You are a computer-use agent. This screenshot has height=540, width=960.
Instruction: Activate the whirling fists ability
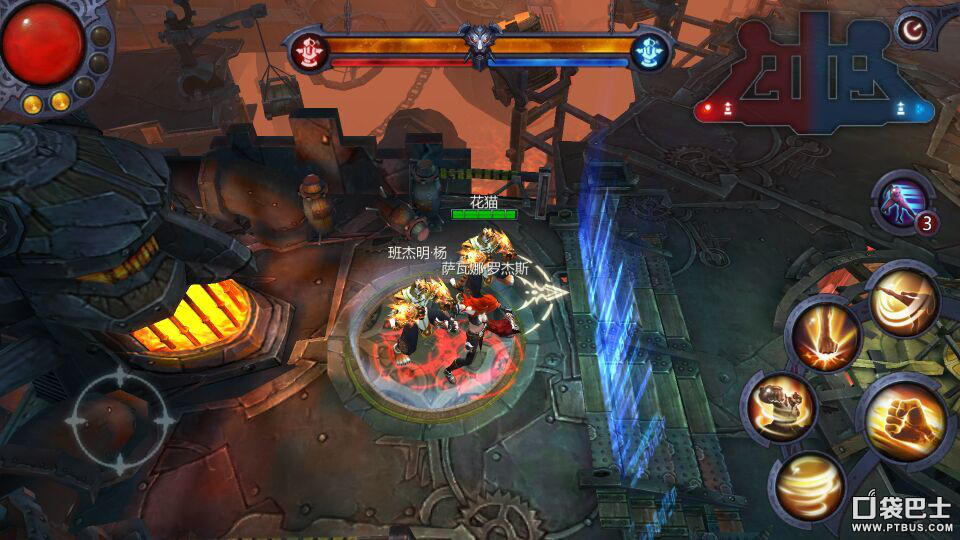pos(779,408)
